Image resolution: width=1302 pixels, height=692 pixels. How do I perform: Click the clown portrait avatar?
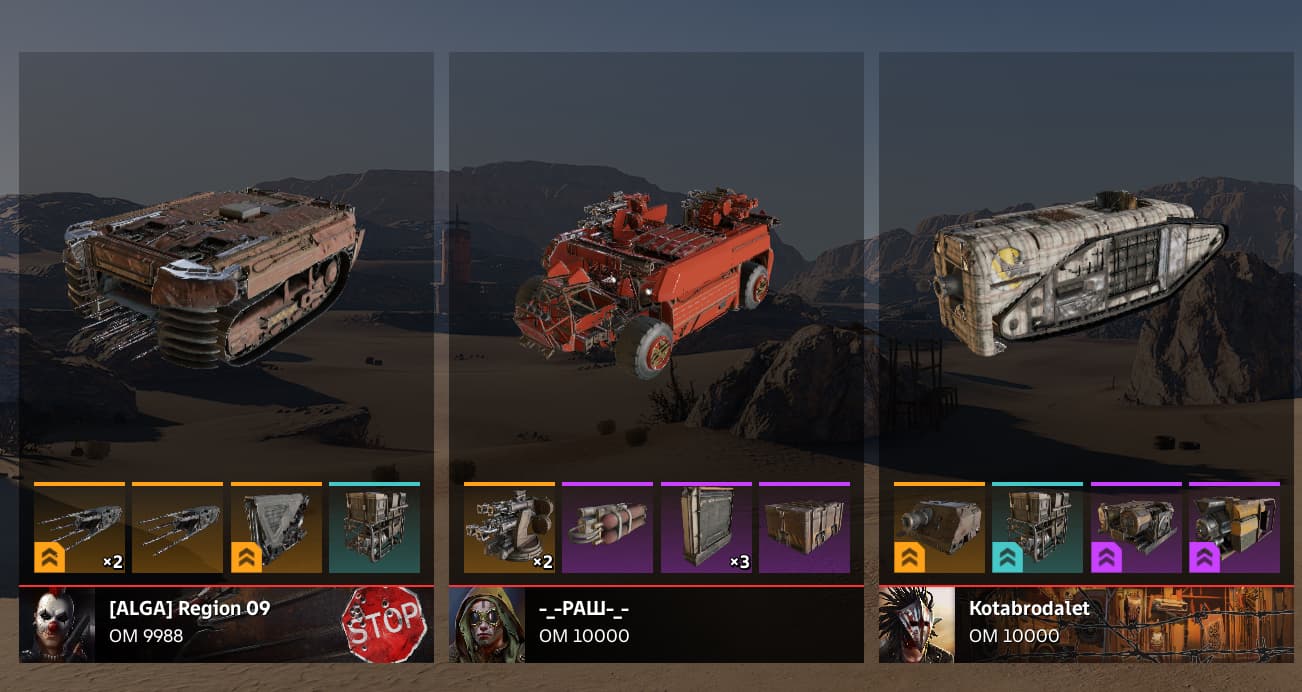click(57, 624)
